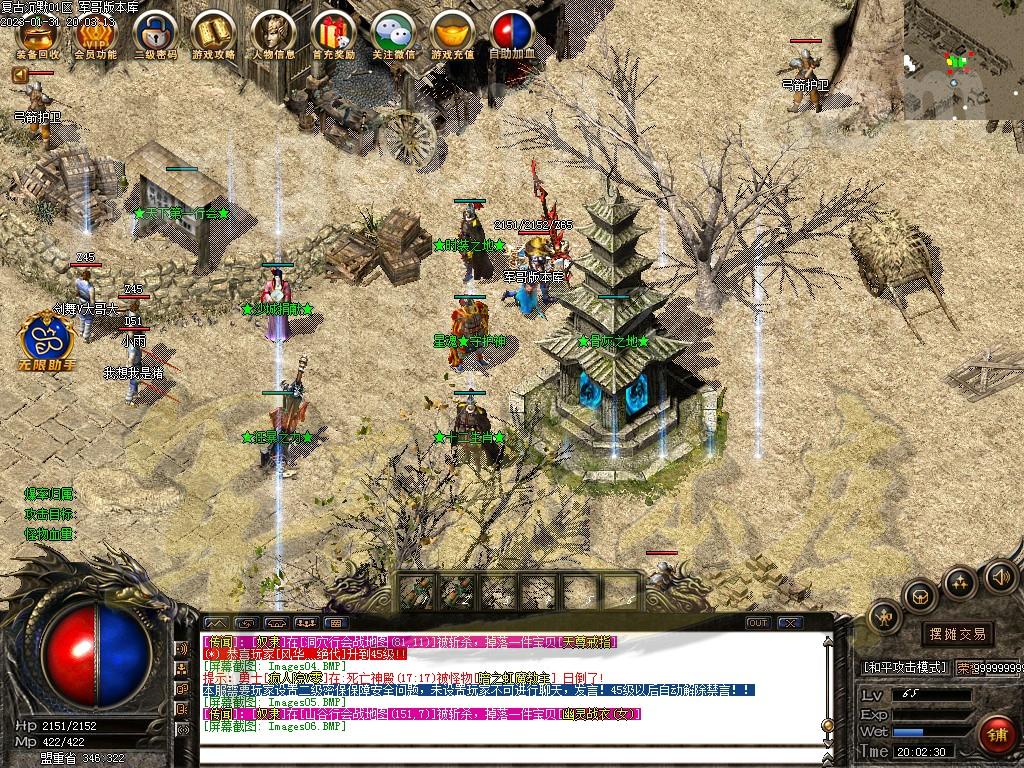Toggle the sound speaker button
The height and width of the screenshot is (768, 1024).
(x=1000, y=576)
